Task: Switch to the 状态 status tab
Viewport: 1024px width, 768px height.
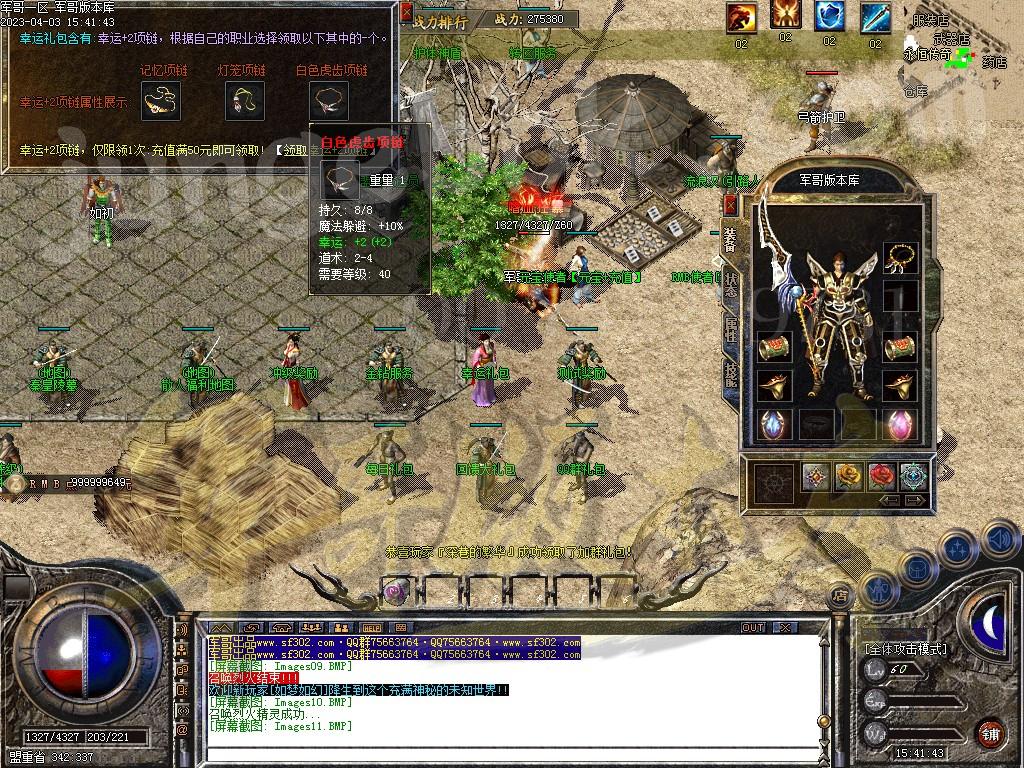Action: 732,285
